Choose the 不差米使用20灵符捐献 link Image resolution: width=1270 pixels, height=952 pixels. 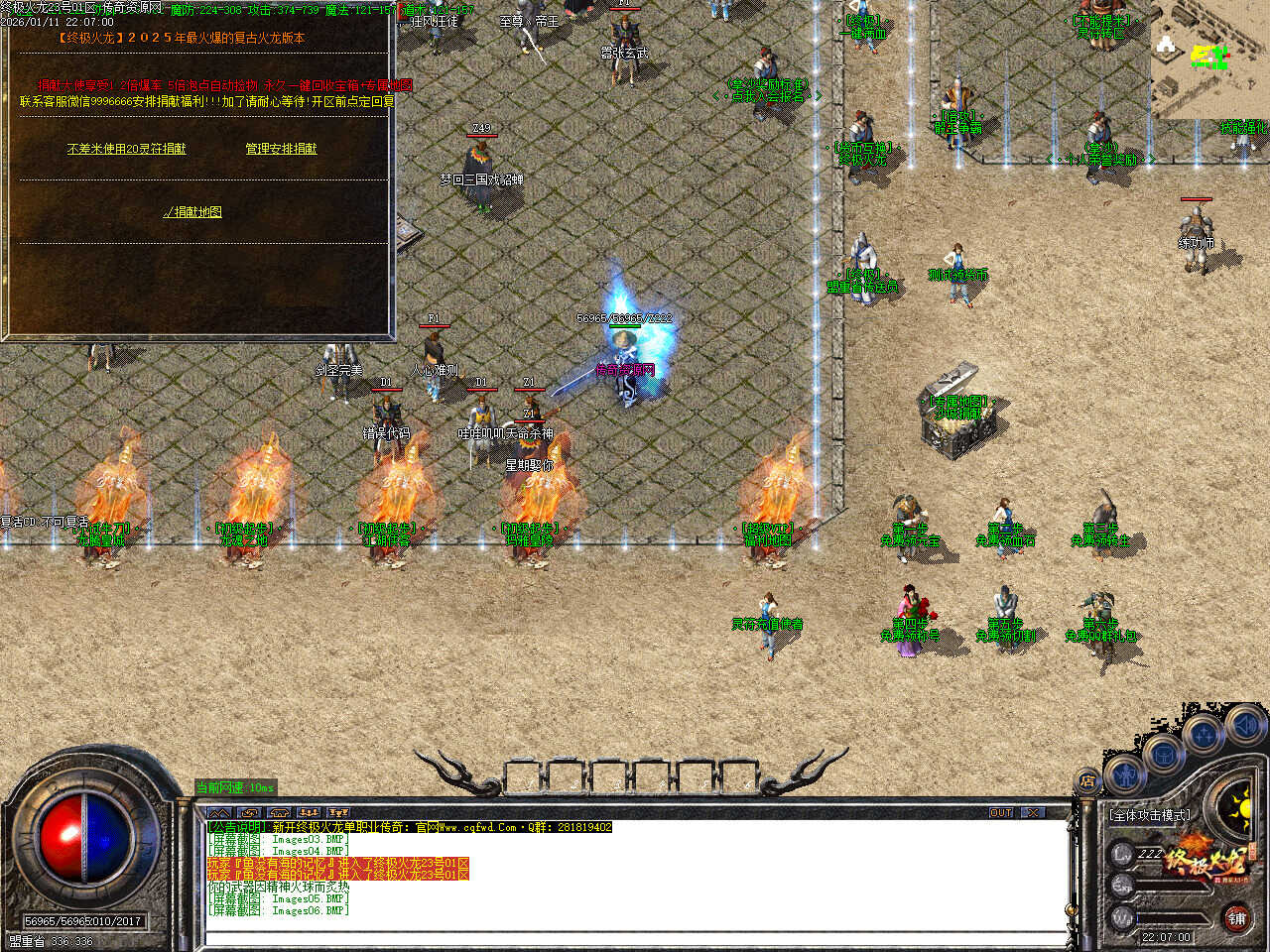(x=126, y=149)
